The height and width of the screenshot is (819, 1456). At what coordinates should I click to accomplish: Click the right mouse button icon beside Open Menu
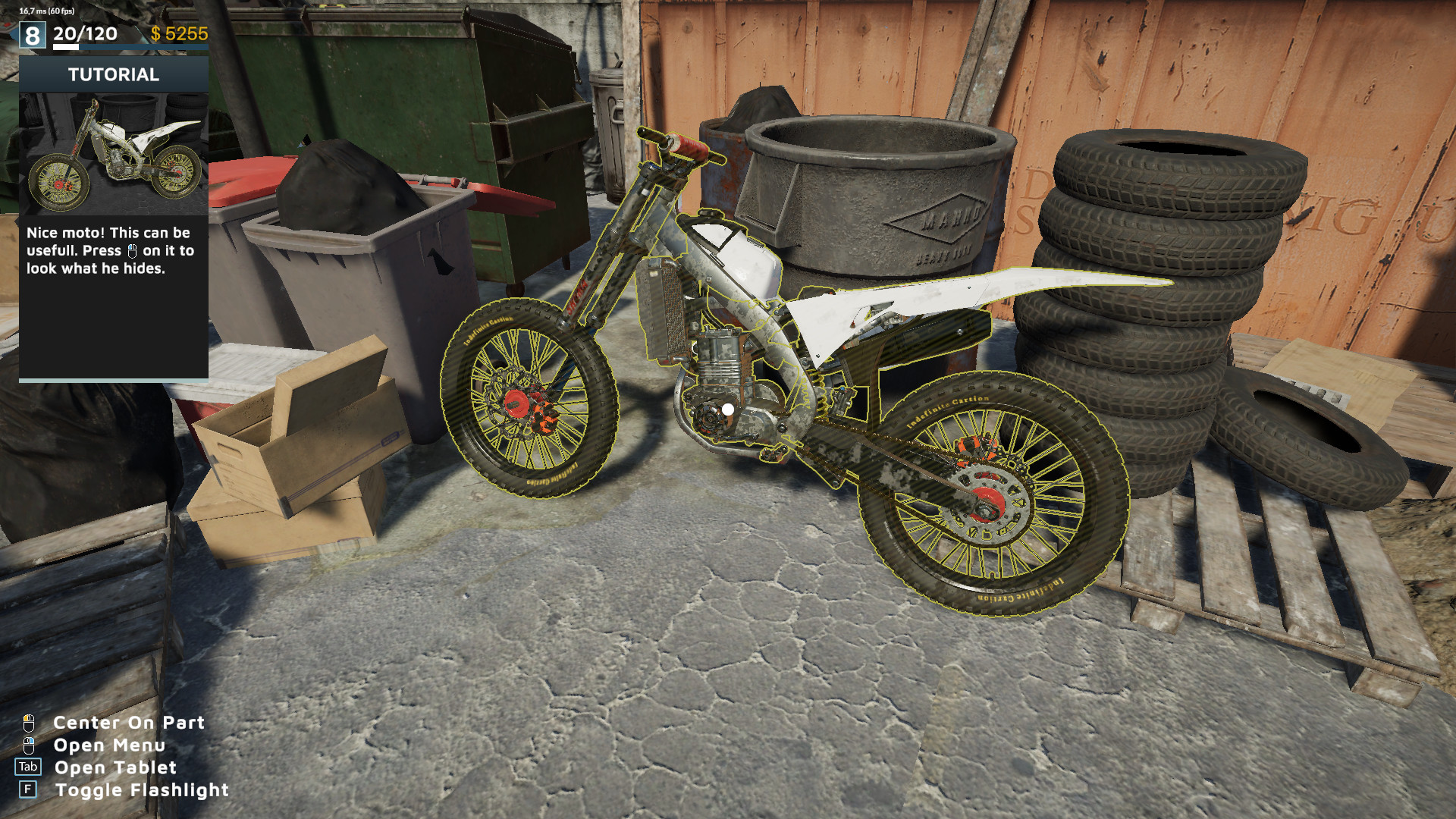(29, 745)
